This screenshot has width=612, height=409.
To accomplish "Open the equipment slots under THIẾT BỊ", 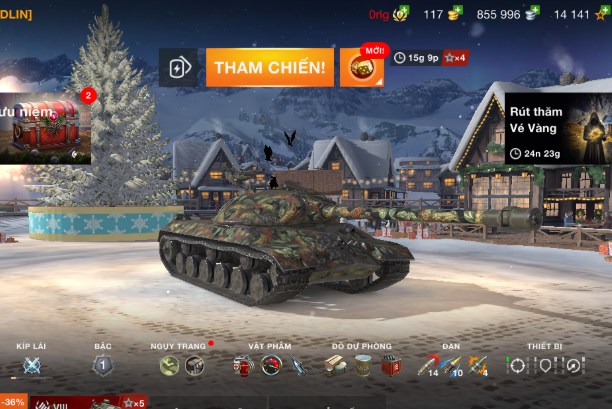I will tap(544, 365).
